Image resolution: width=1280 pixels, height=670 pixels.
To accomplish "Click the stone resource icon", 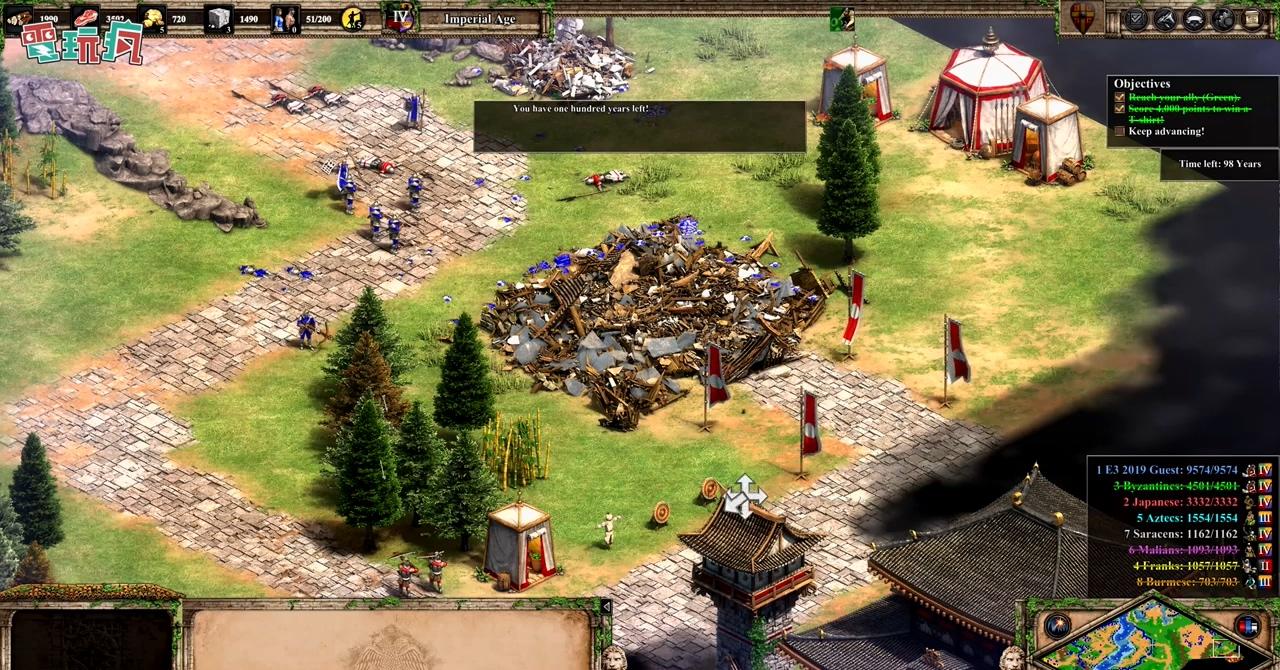I will 218,18.
